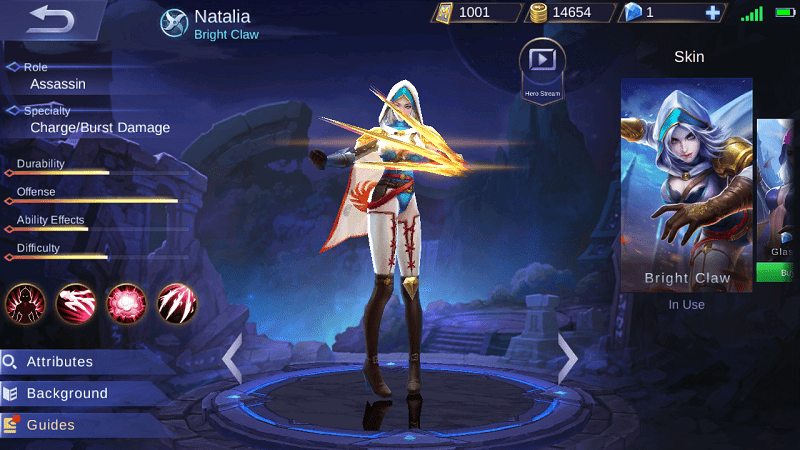800x450 pixels.
Task: Switch to the previous hero with left arrow
Action: [x=233, y=358]
